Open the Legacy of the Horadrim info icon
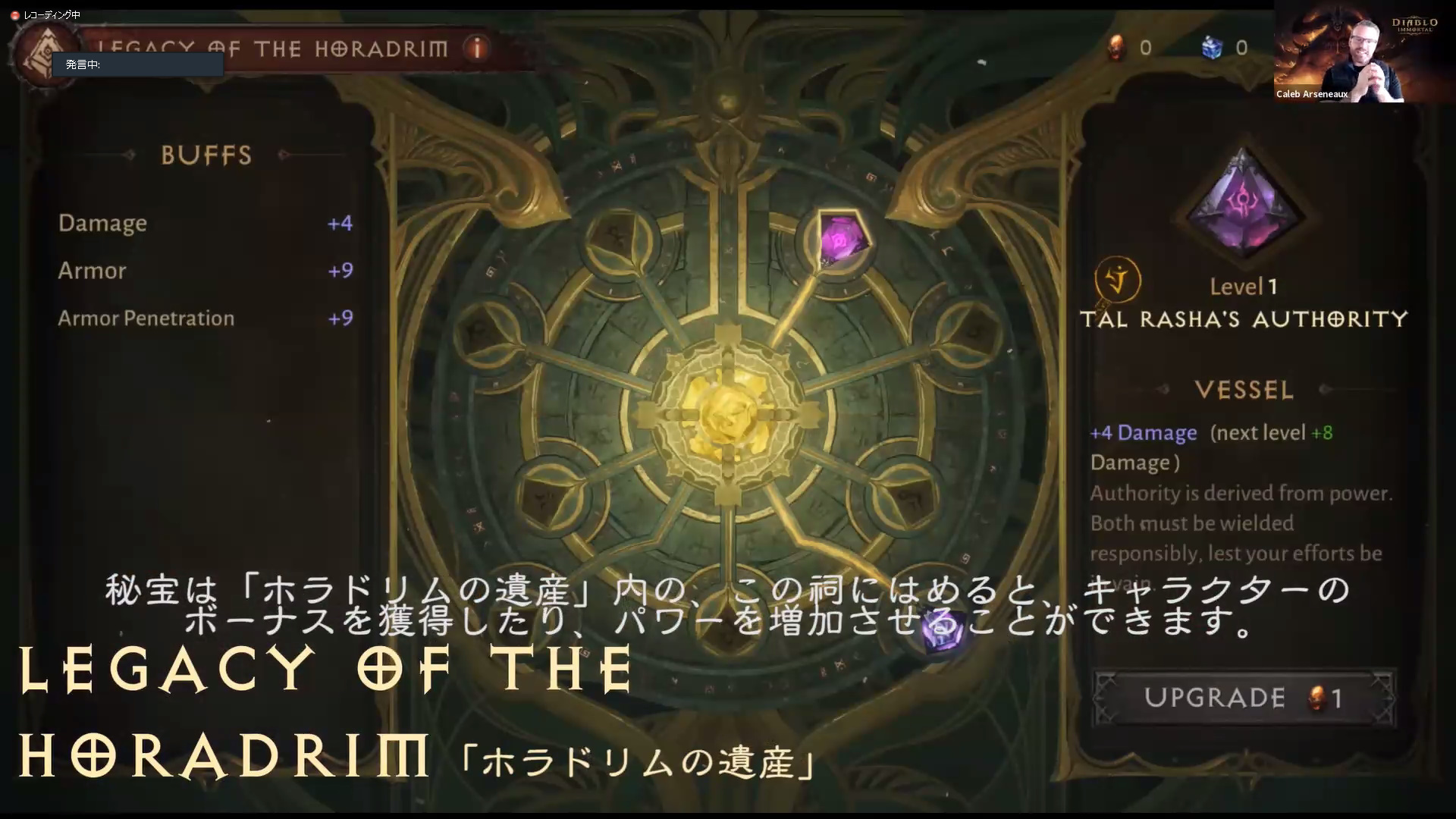 [x=476, y=47]
